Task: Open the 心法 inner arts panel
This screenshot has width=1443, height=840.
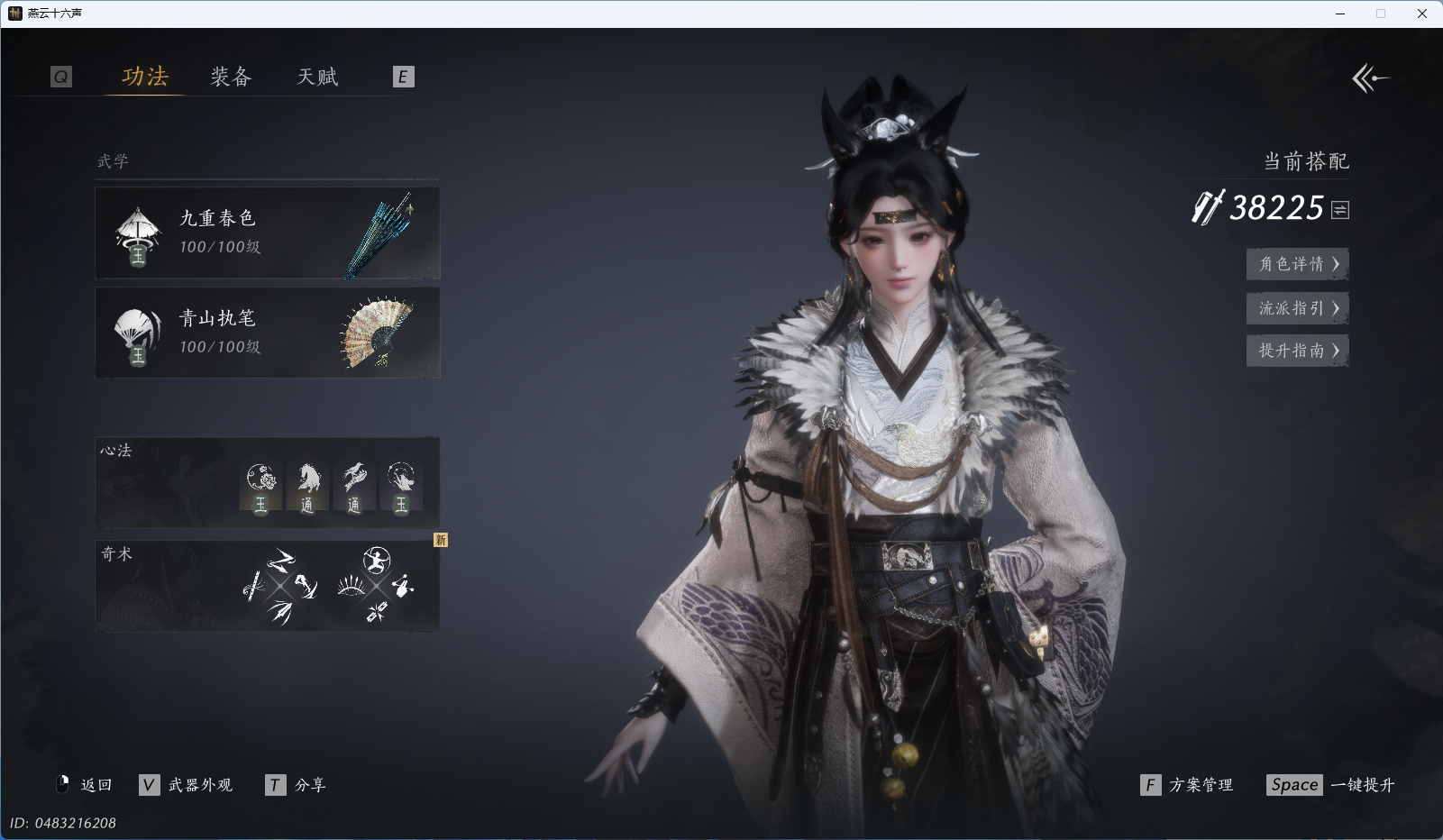Action: point(268,483)
